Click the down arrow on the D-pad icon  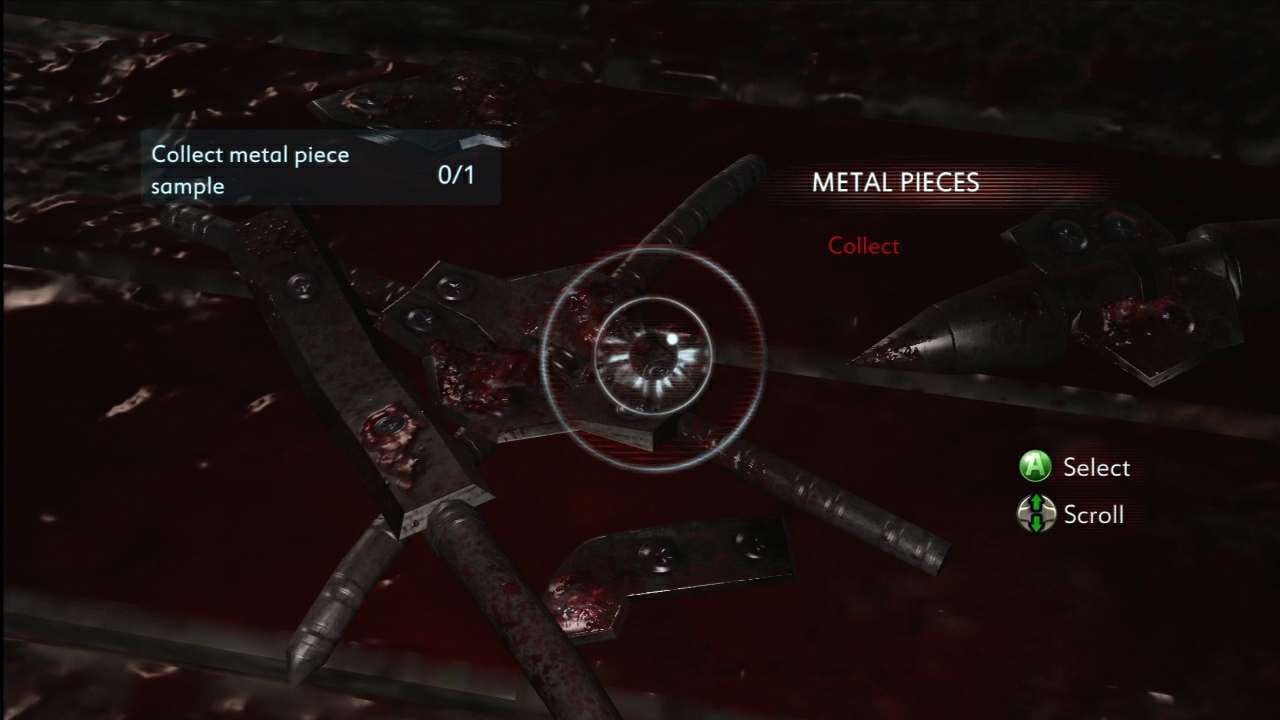pos(1036,525)
